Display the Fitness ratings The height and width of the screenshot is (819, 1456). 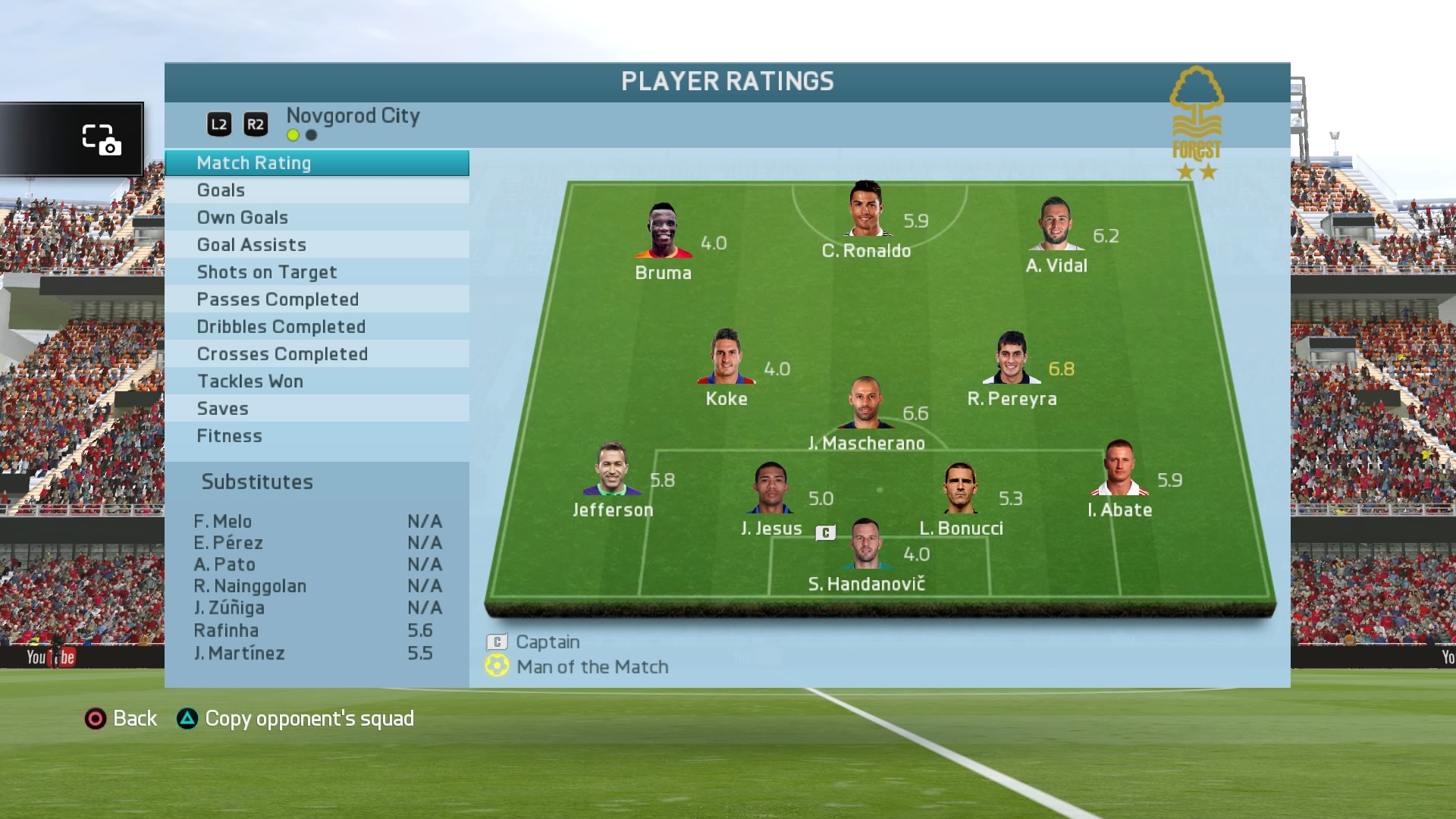pyautogui.click(x=316, y=436)
